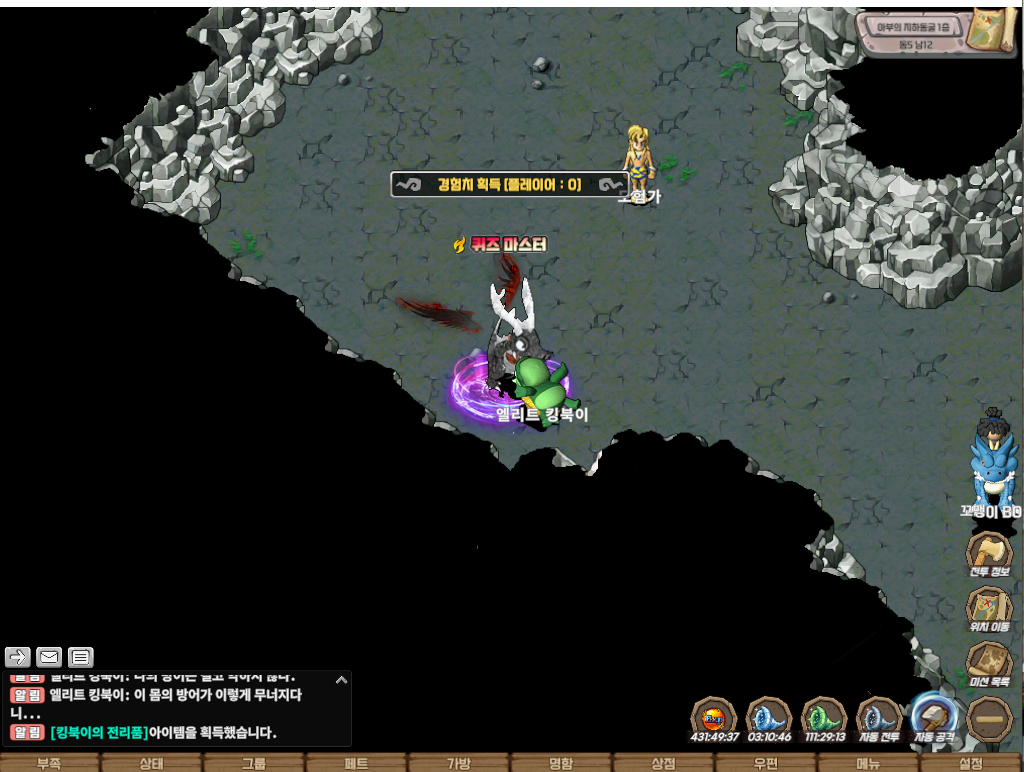Screen dimensions: 1024x772
Task: Open the 명함 (name card) menu
Action: (561, 763)
